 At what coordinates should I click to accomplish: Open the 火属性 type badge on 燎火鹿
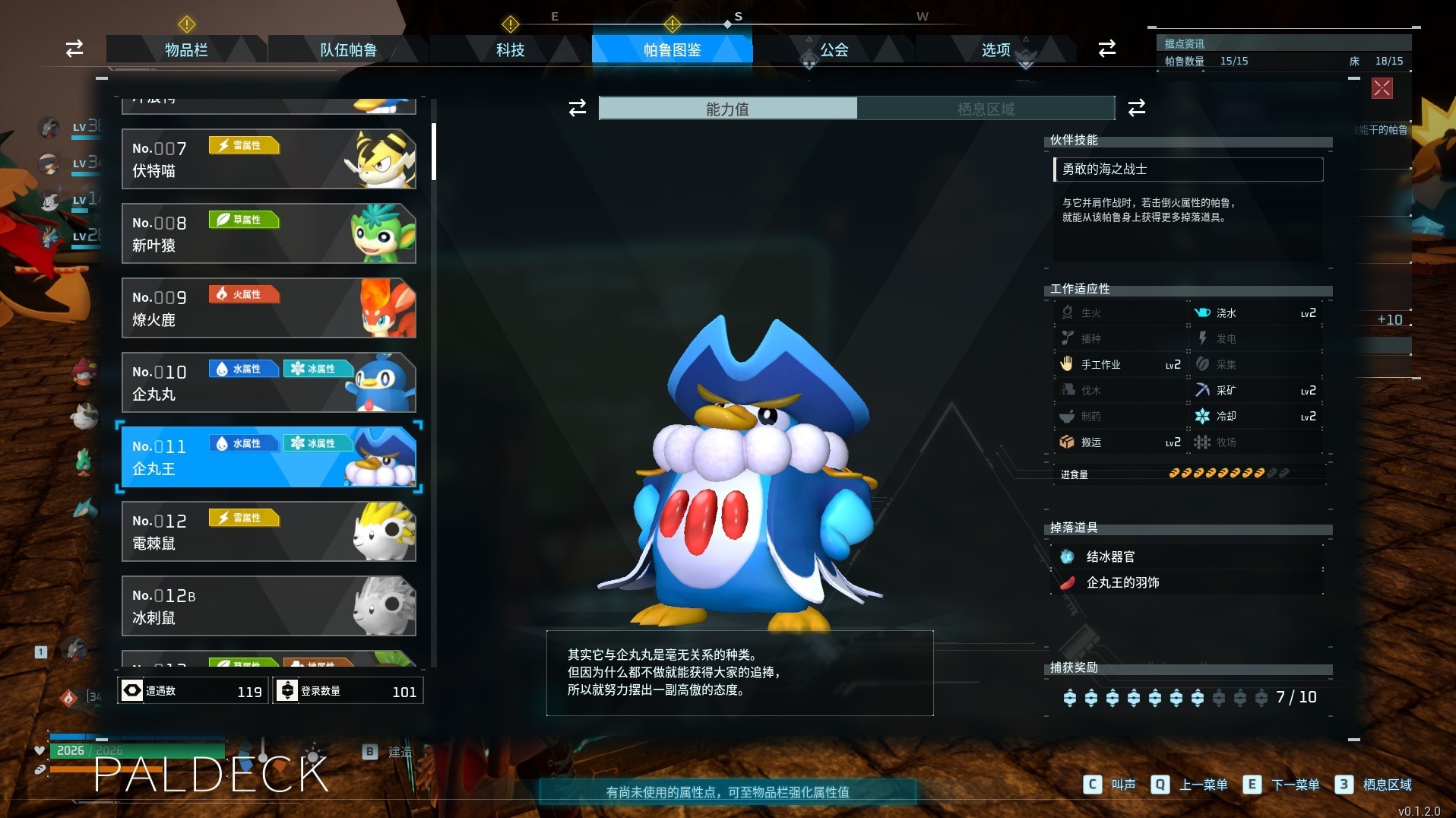coord(243,294)
